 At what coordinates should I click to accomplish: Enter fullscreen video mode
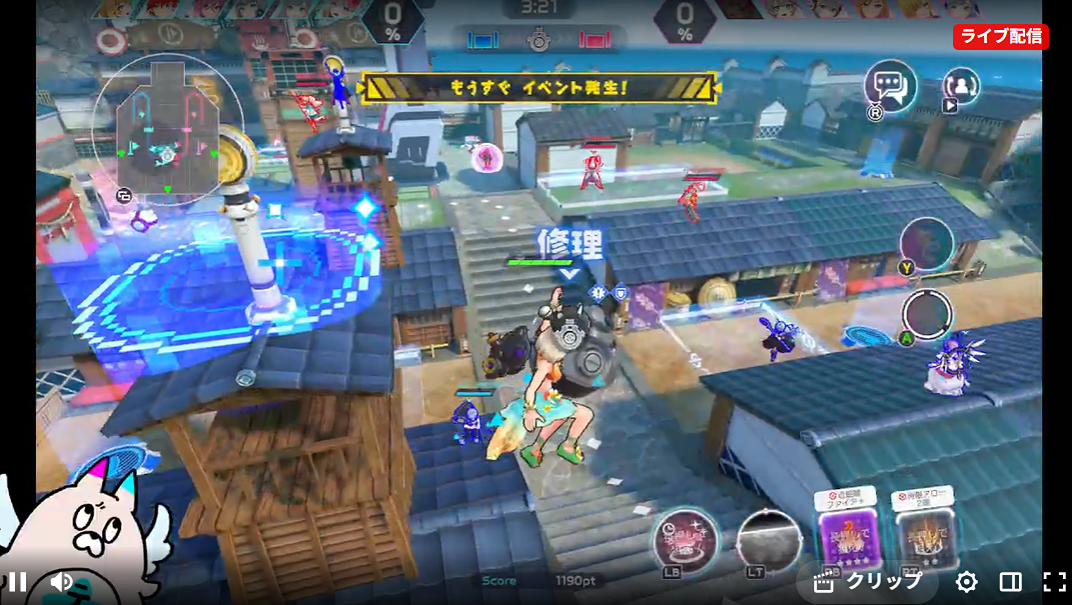point(1054,582)
